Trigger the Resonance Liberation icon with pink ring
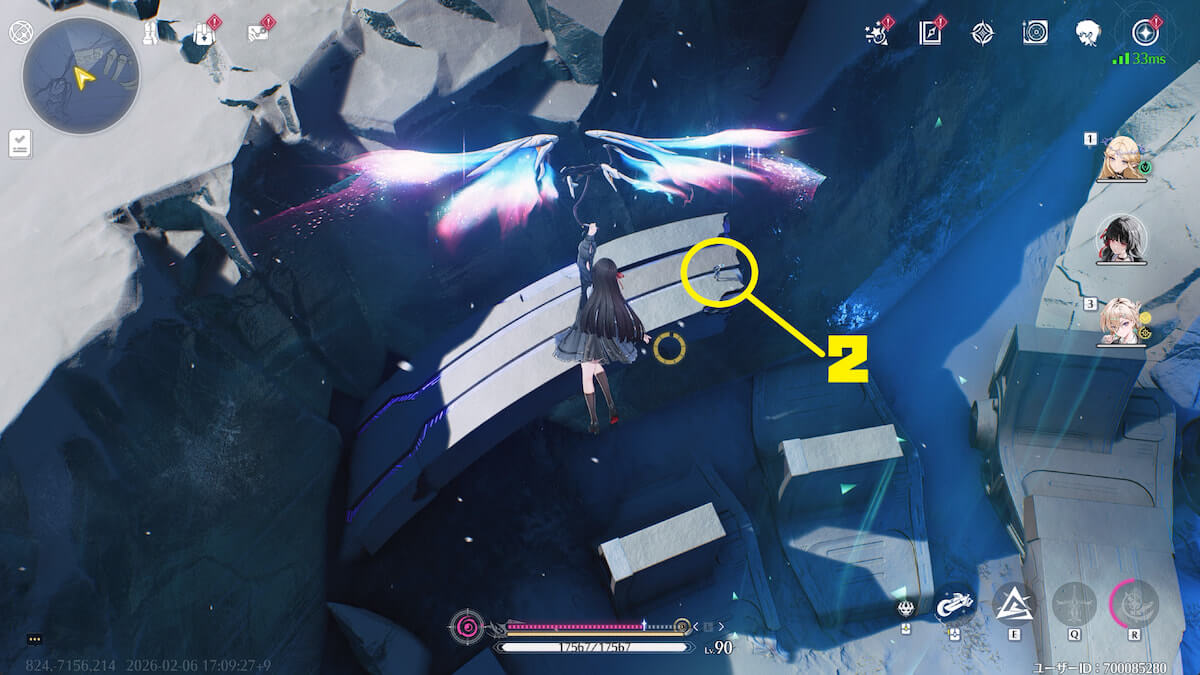1200x675 pixels. [x=1133, y=603]
